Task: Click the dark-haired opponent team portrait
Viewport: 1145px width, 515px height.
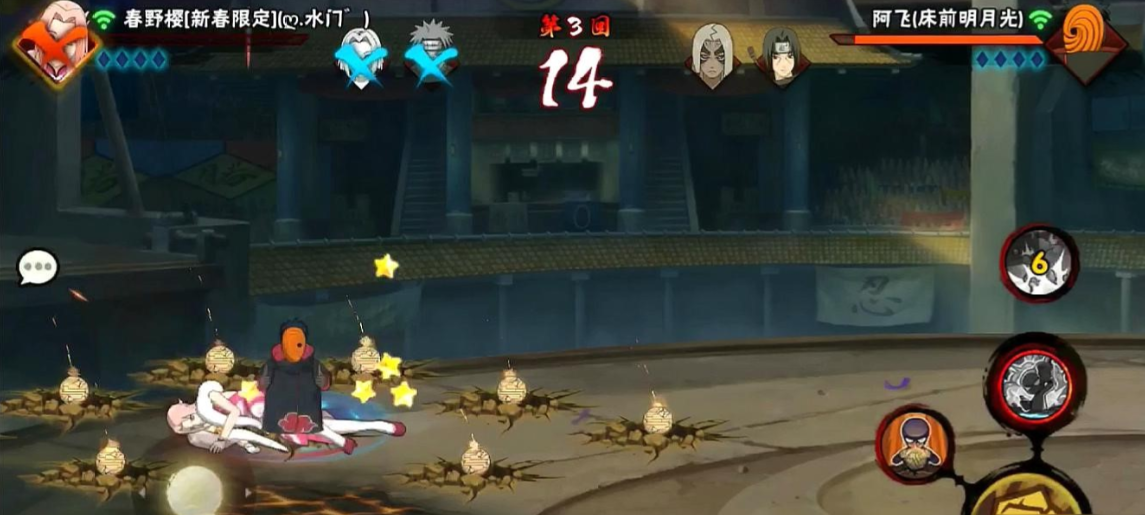Action: pyautogui.click(x=781, y=54)
